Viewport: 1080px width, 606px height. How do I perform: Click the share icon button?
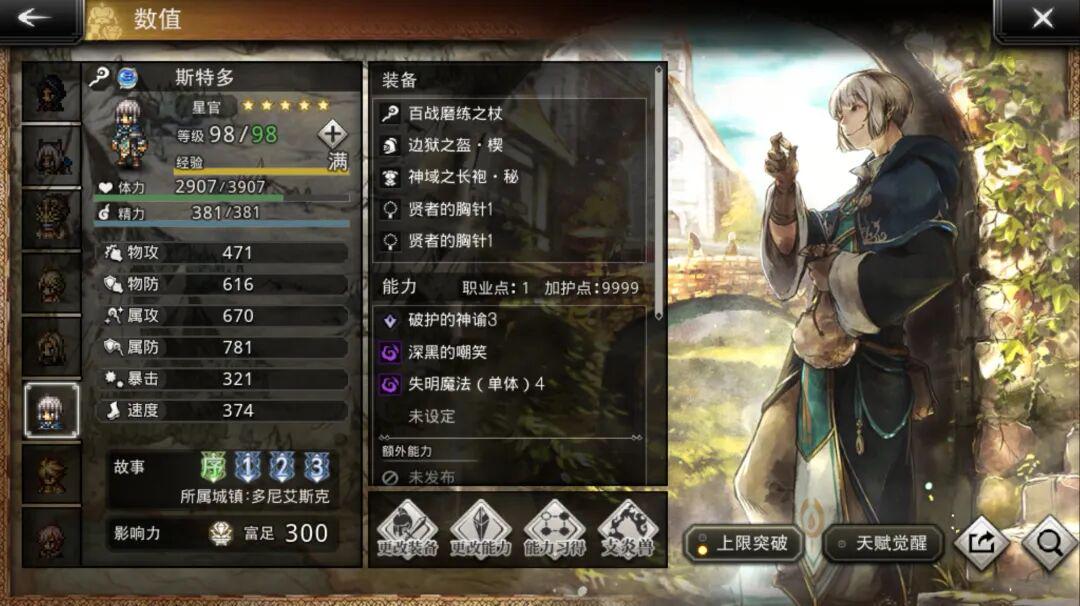pyautogui.click(x=981, y=543)
